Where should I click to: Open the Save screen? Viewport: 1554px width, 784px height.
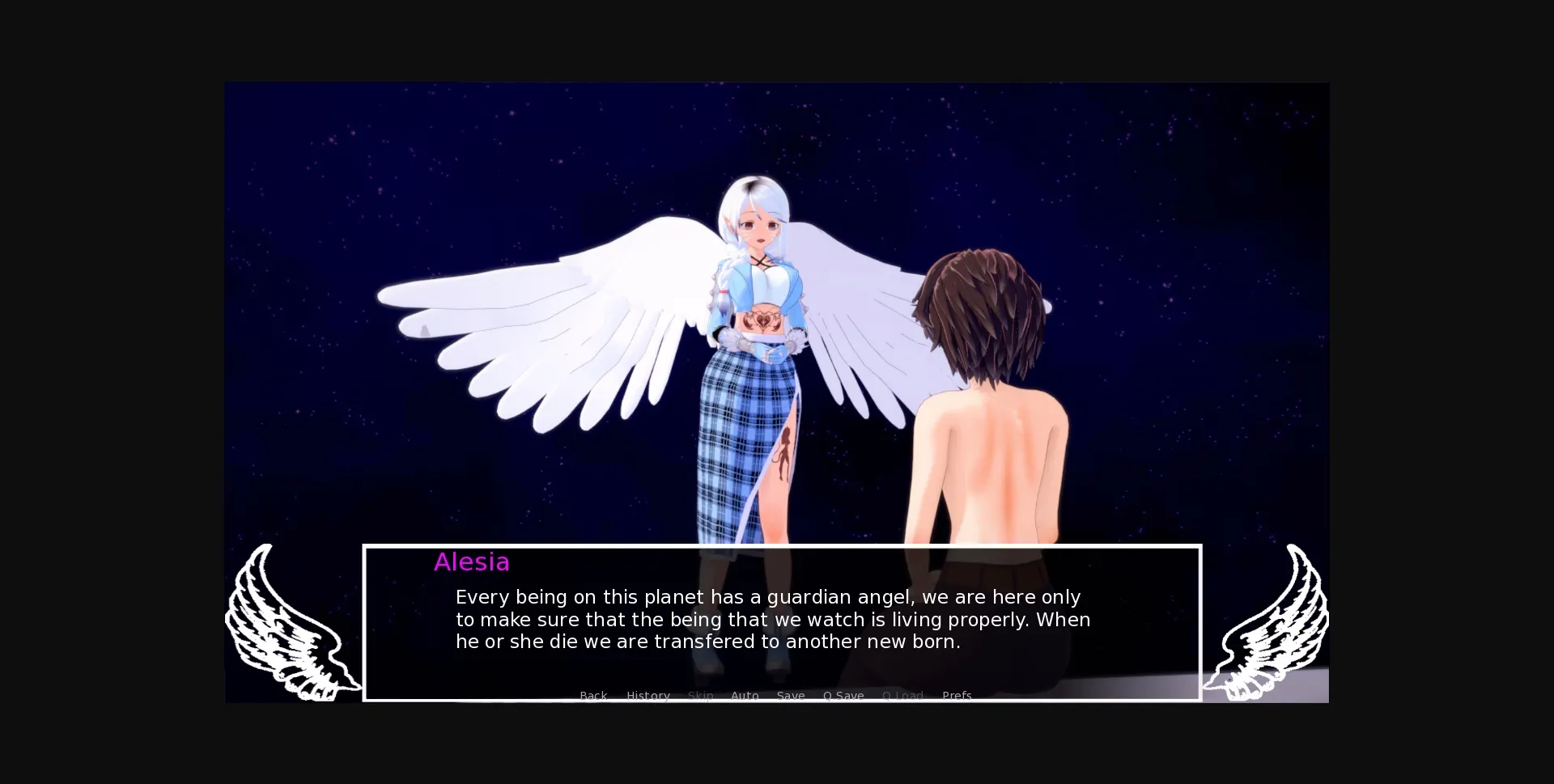point(790,696)
